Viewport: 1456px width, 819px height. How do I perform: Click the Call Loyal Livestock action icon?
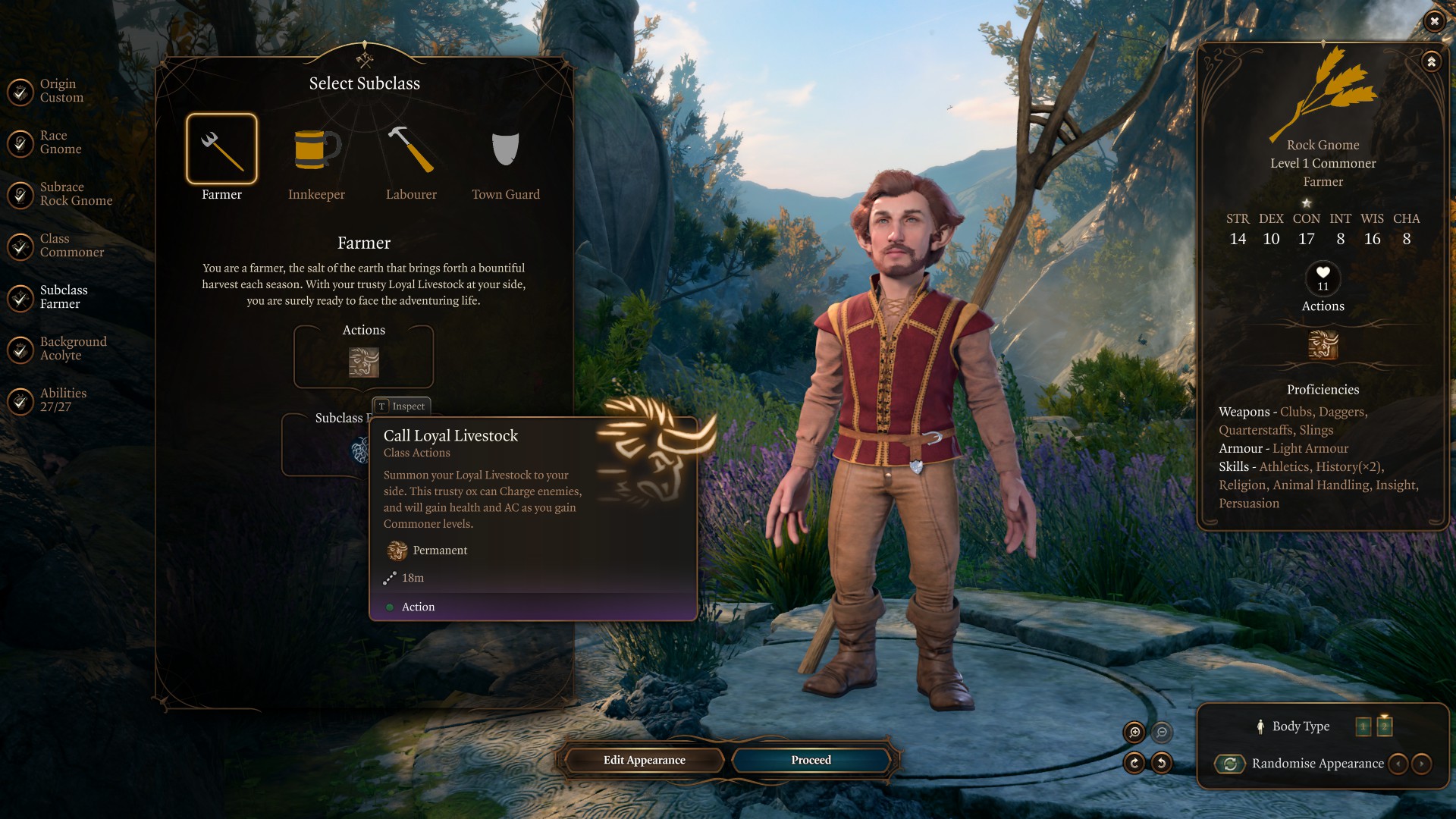coord(364,362)
